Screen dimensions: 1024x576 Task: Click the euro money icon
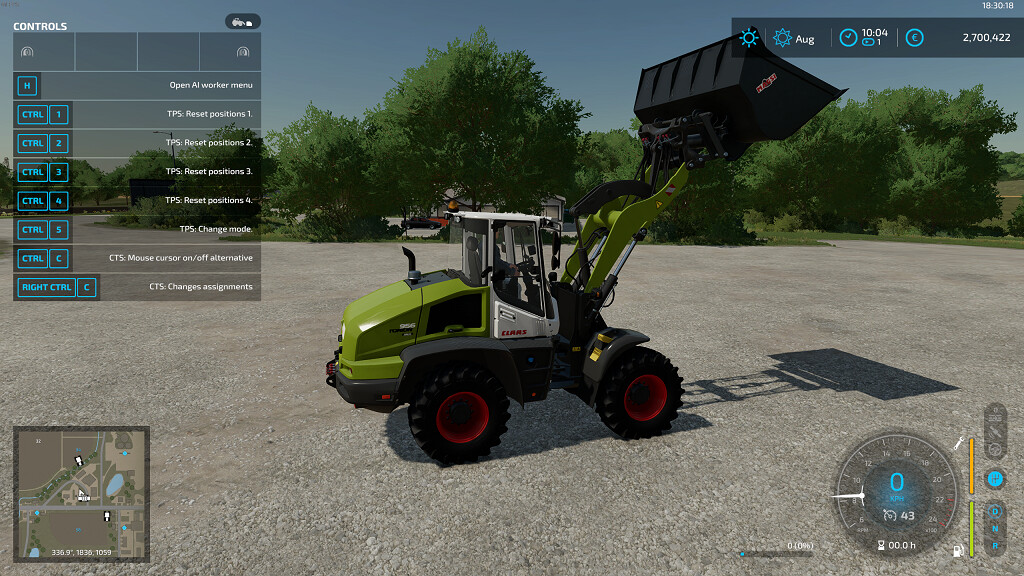coord(914,38)
